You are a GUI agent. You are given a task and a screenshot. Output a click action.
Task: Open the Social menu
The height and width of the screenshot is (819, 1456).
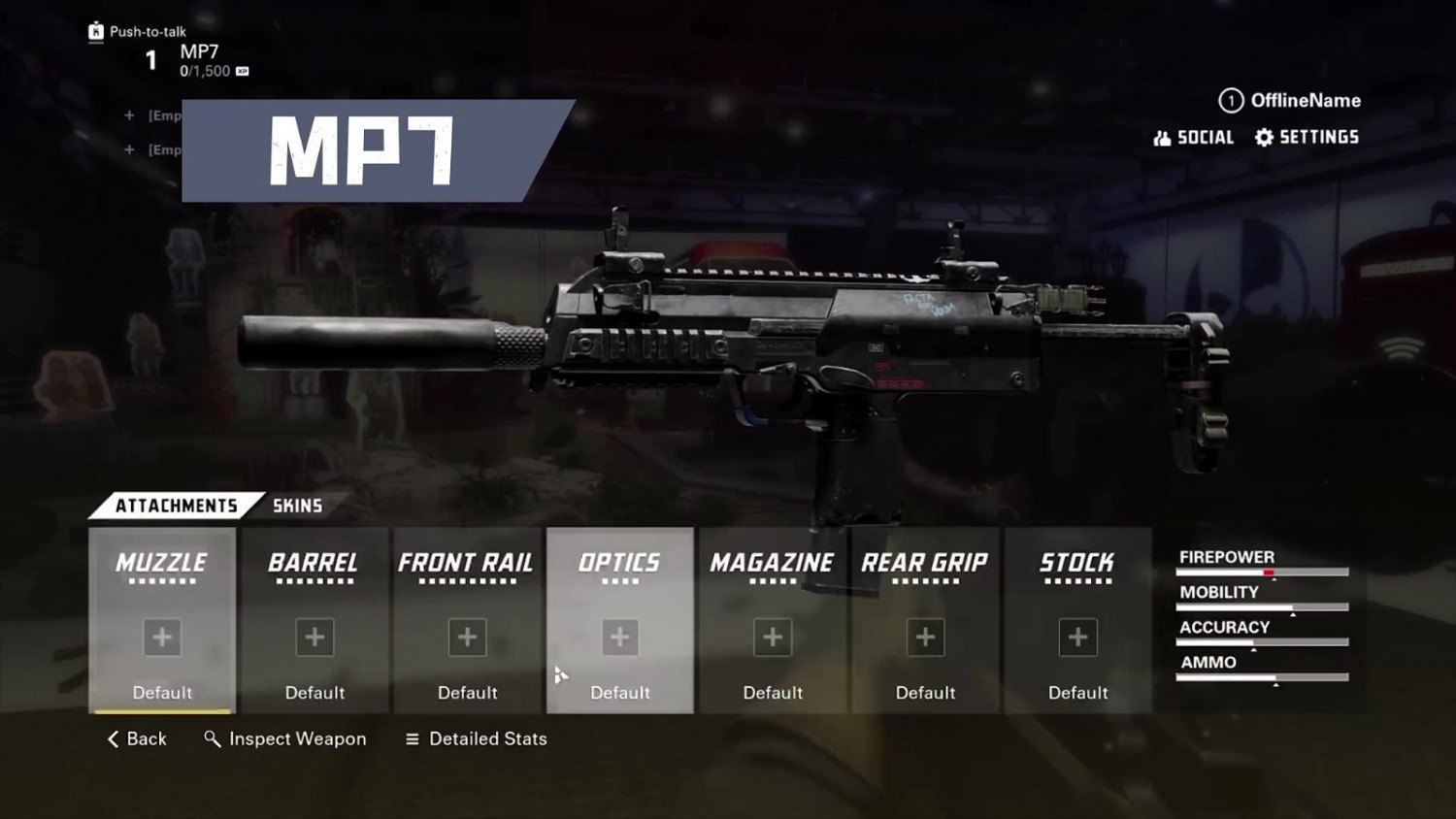tap(1194, 138)
